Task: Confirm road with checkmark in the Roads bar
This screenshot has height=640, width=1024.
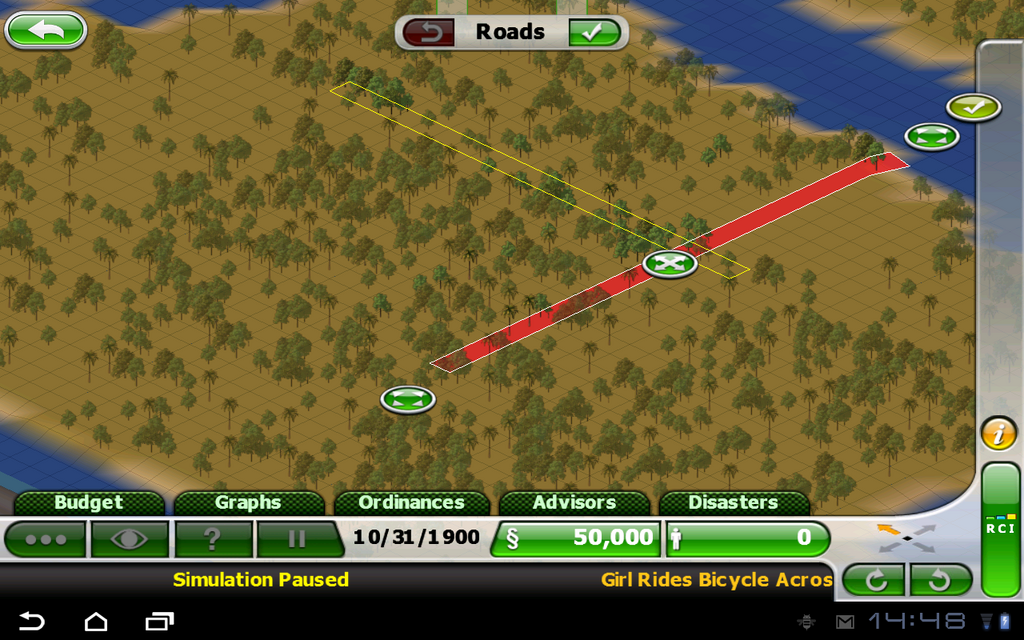Action: (594, 32)
